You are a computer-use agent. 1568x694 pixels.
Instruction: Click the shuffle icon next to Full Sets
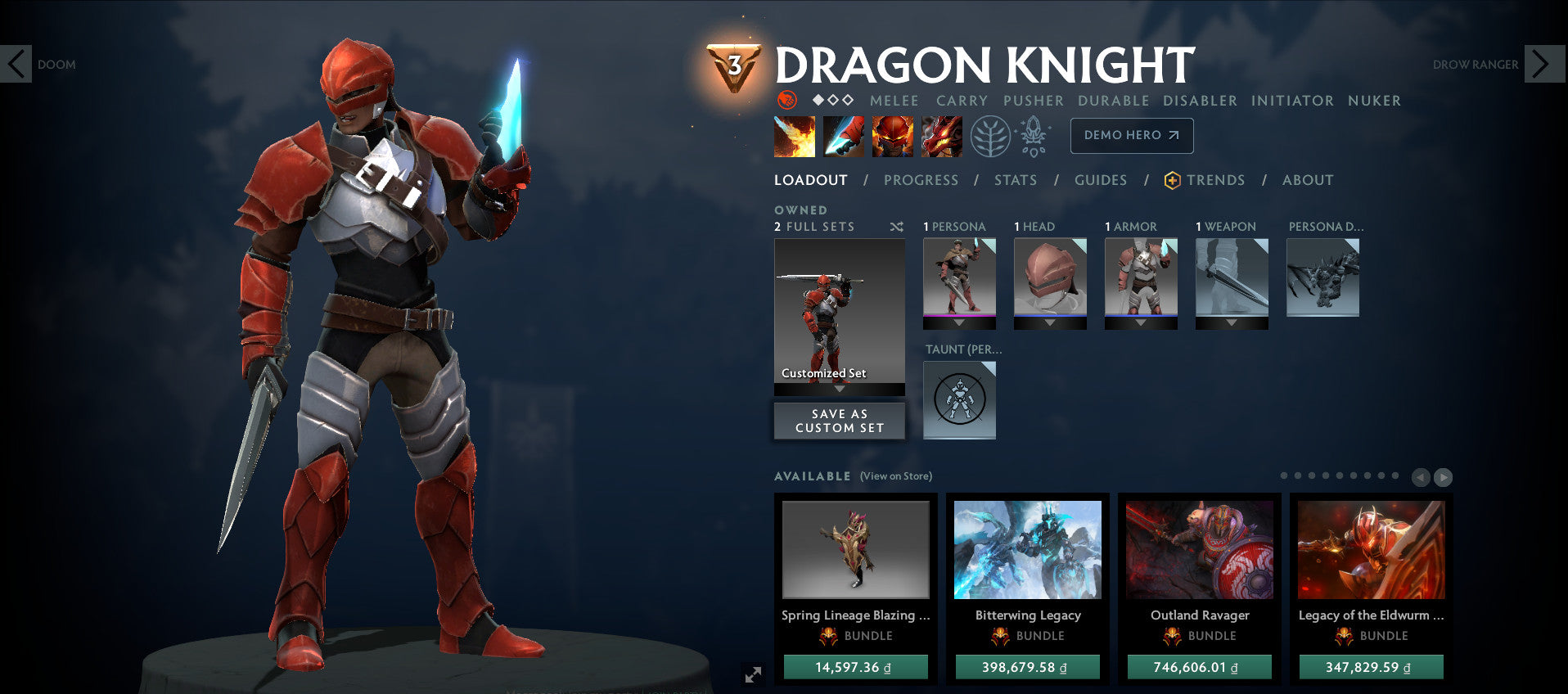[897, 227]
